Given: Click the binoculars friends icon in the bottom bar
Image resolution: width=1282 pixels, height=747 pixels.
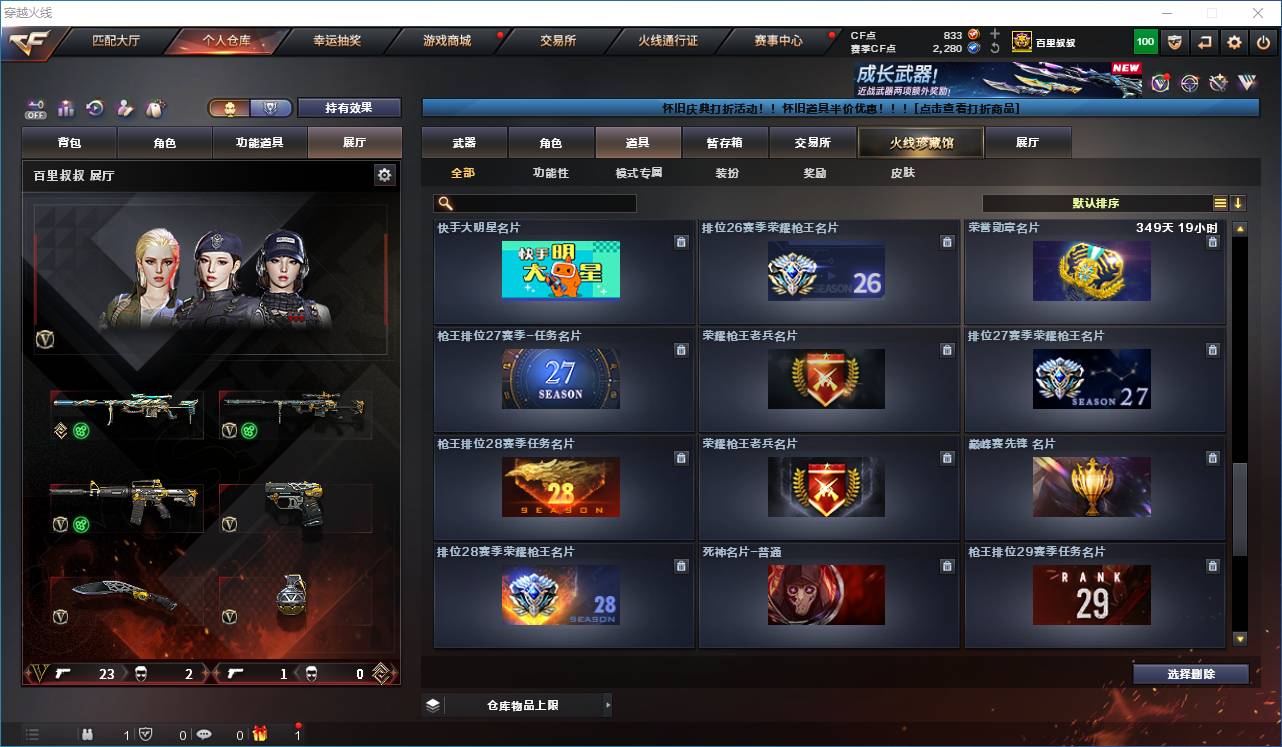Looking at the screenshot, I should 88,734.
